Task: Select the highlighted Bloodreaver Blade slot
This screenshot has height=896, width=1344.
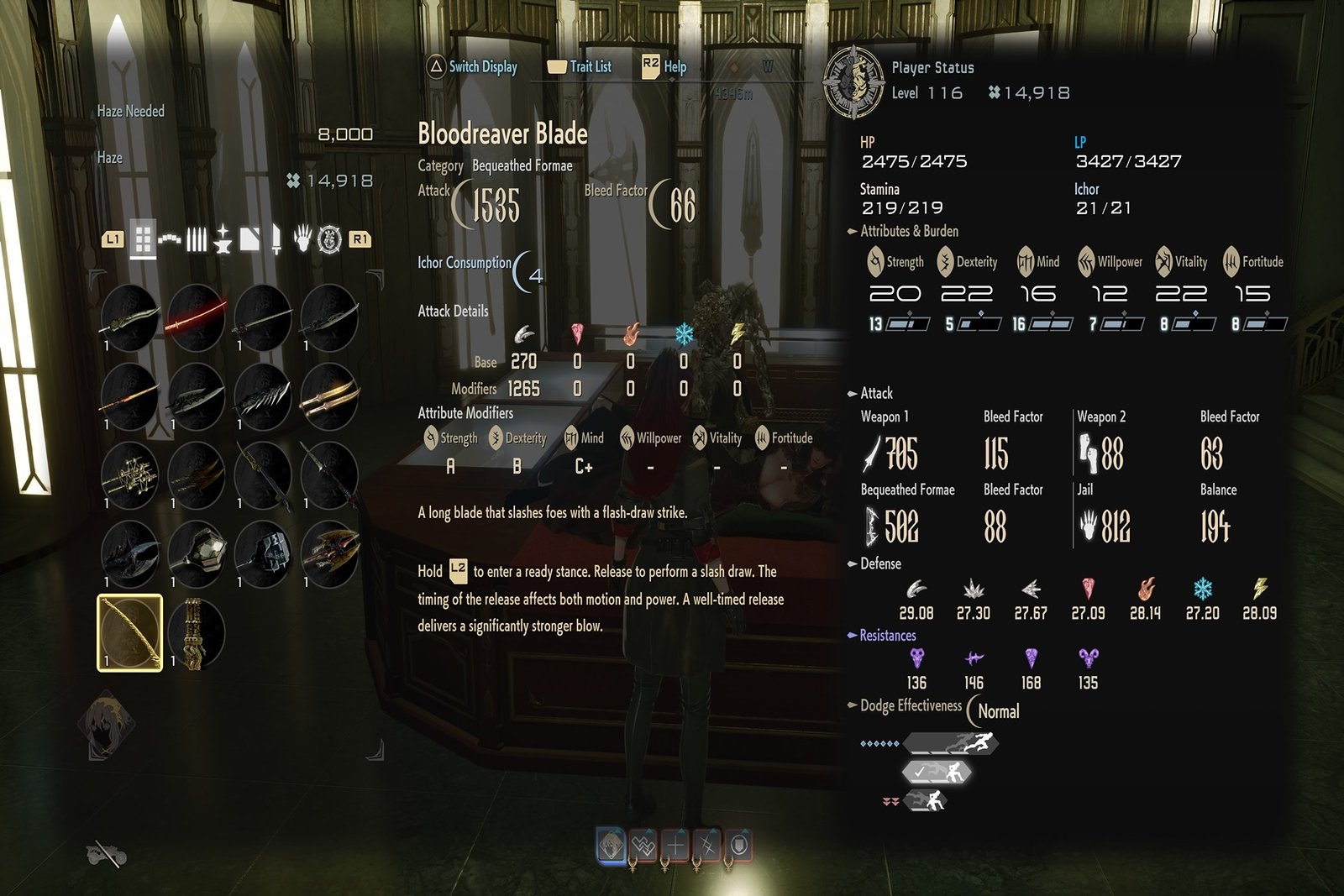Action: pos(129,632)
